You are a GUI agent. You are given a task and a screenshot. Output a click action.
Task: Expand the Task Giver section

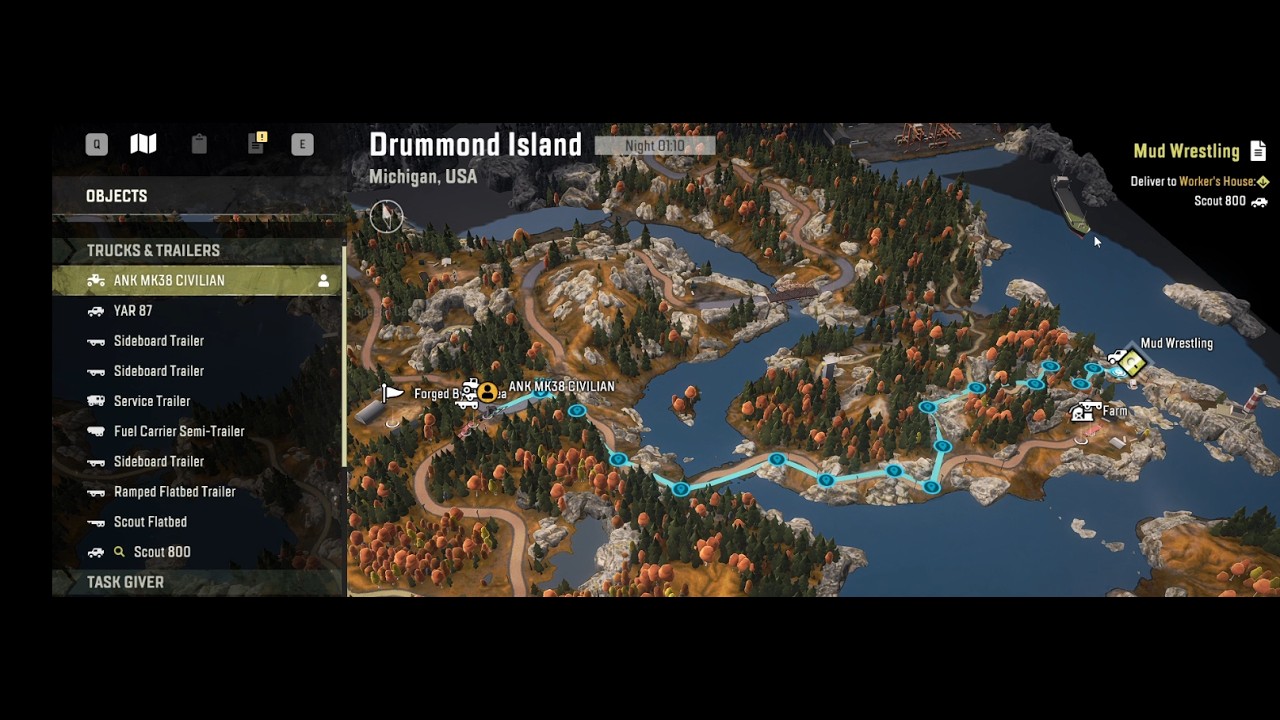[x=125, y=582]
